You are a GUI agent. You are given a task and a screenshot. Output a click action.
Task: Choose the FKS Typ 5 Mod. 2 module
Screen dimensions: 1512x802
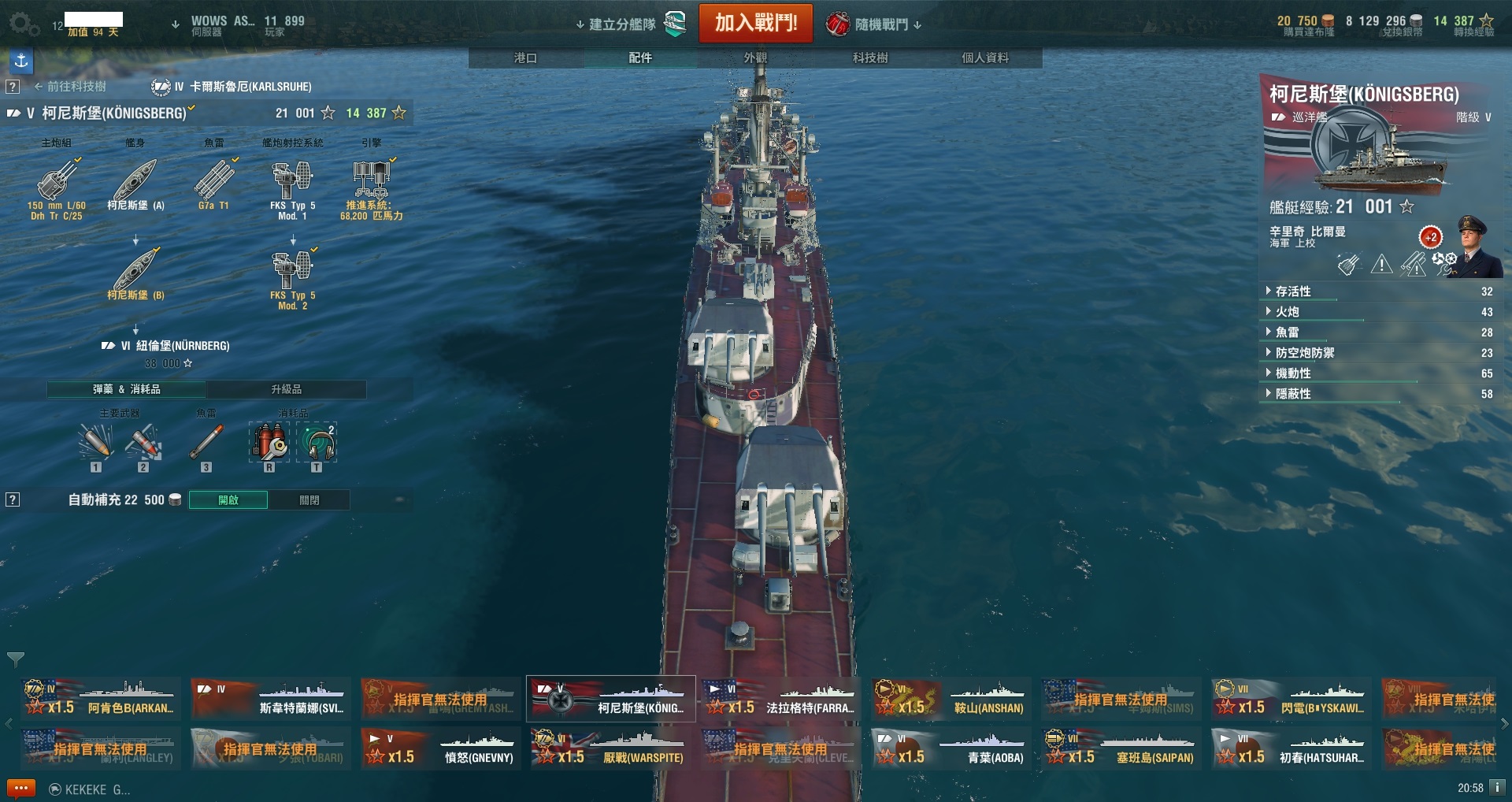point(292,280)
